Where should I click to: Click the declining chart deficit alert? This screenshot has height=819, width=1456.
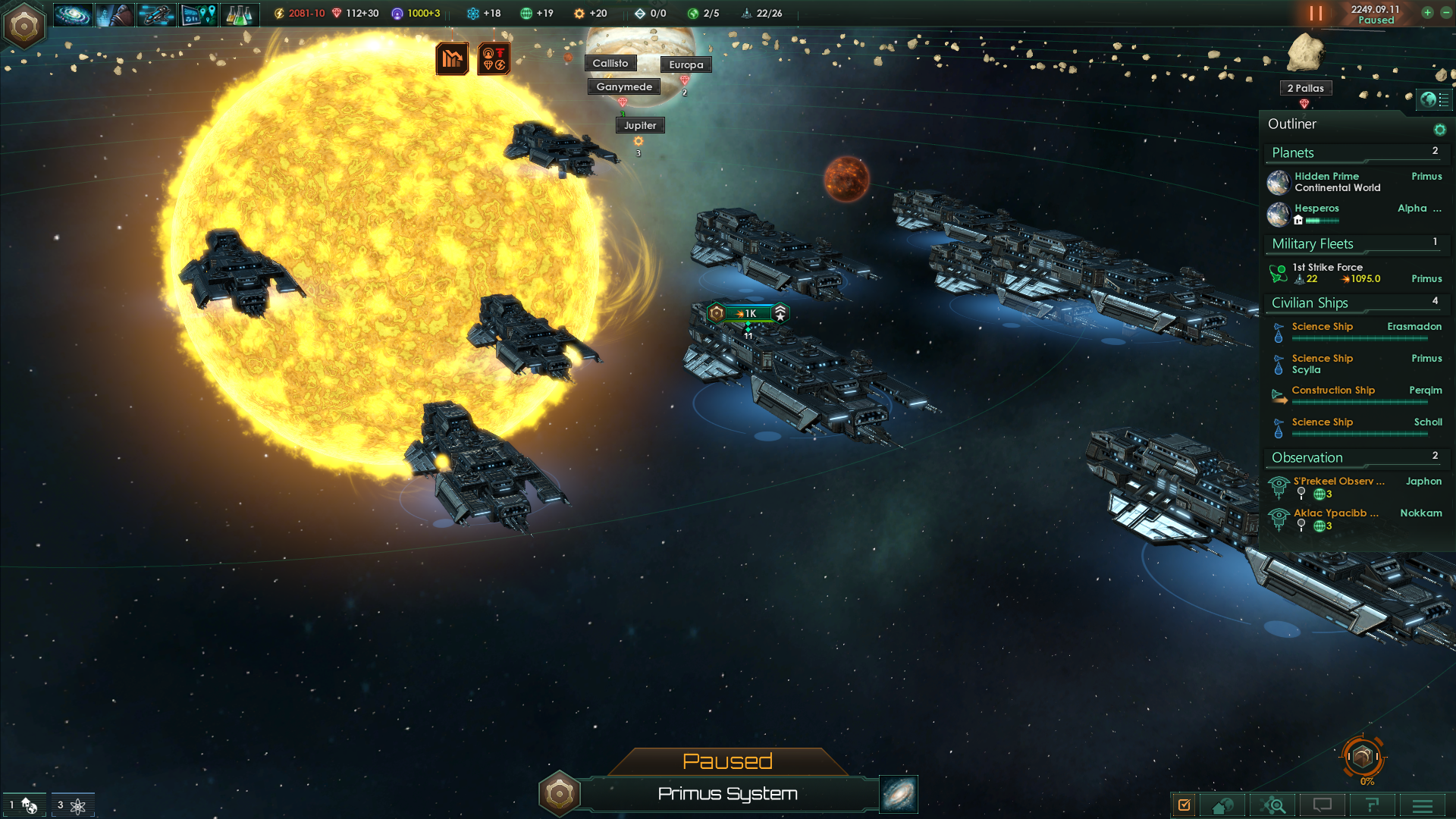[452, 58]
